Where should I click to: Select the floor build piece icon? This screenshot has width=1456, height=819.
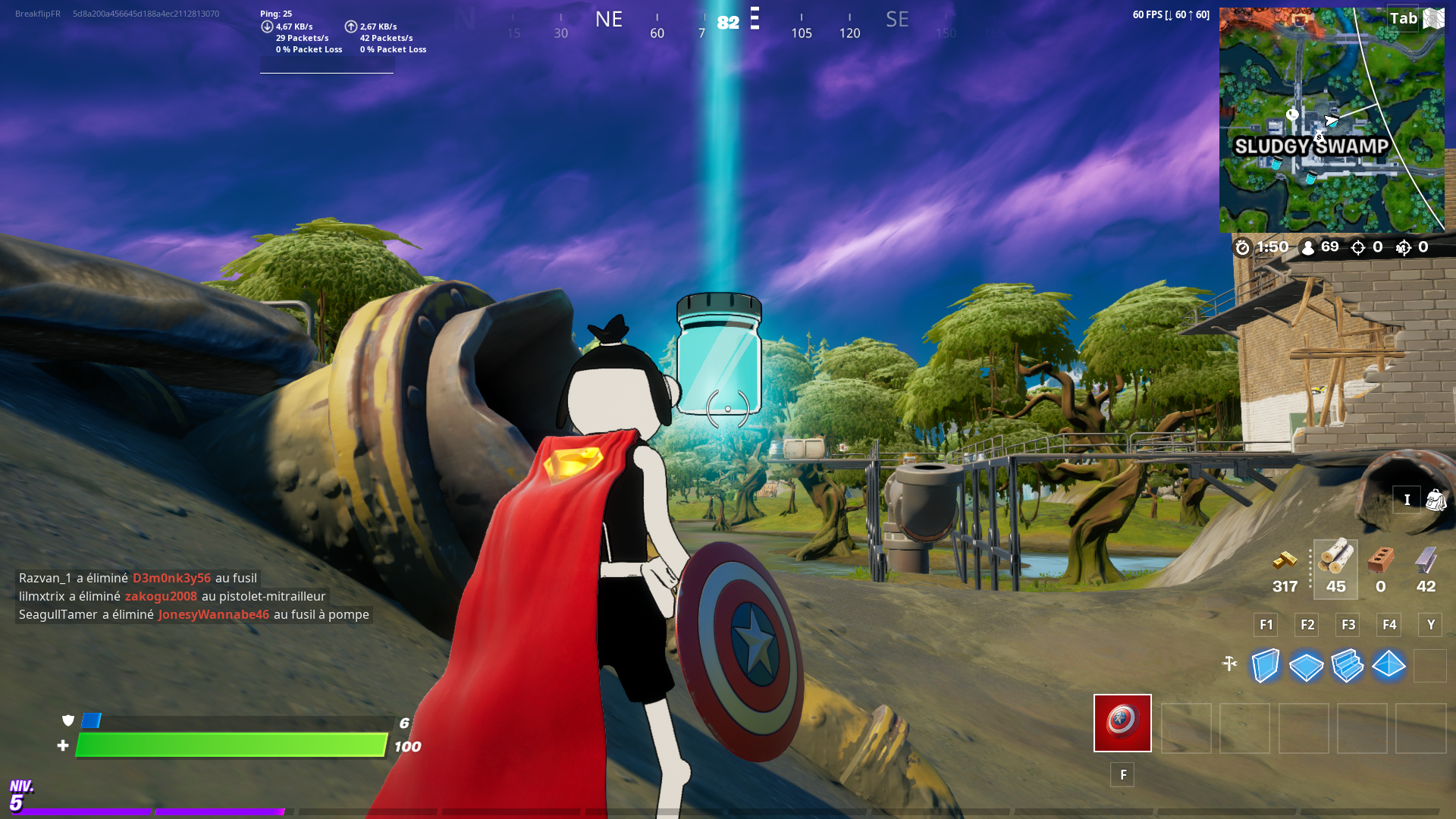(1306, 666)
